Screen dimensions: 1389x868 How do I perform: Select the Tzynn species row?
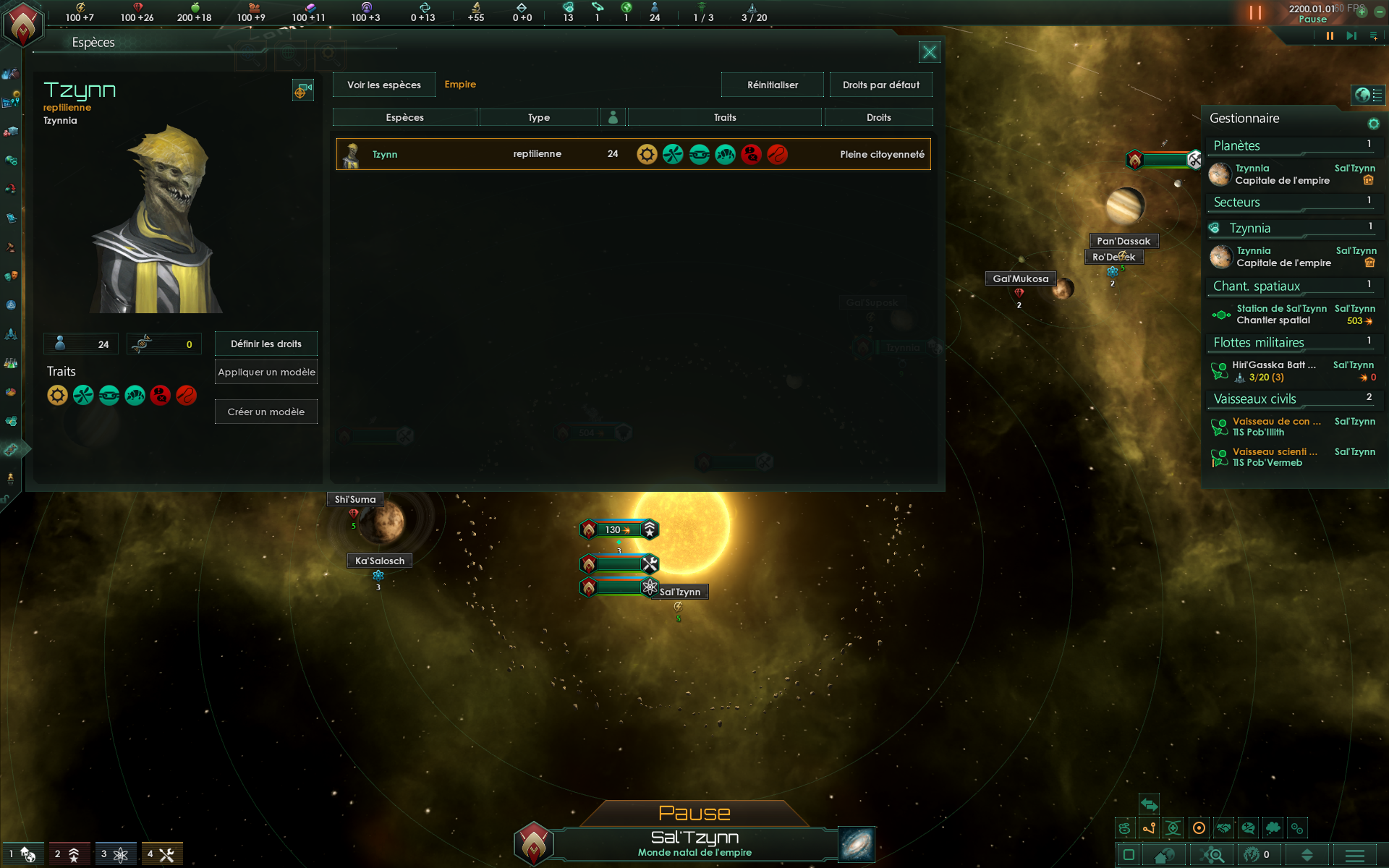point(633,154)
